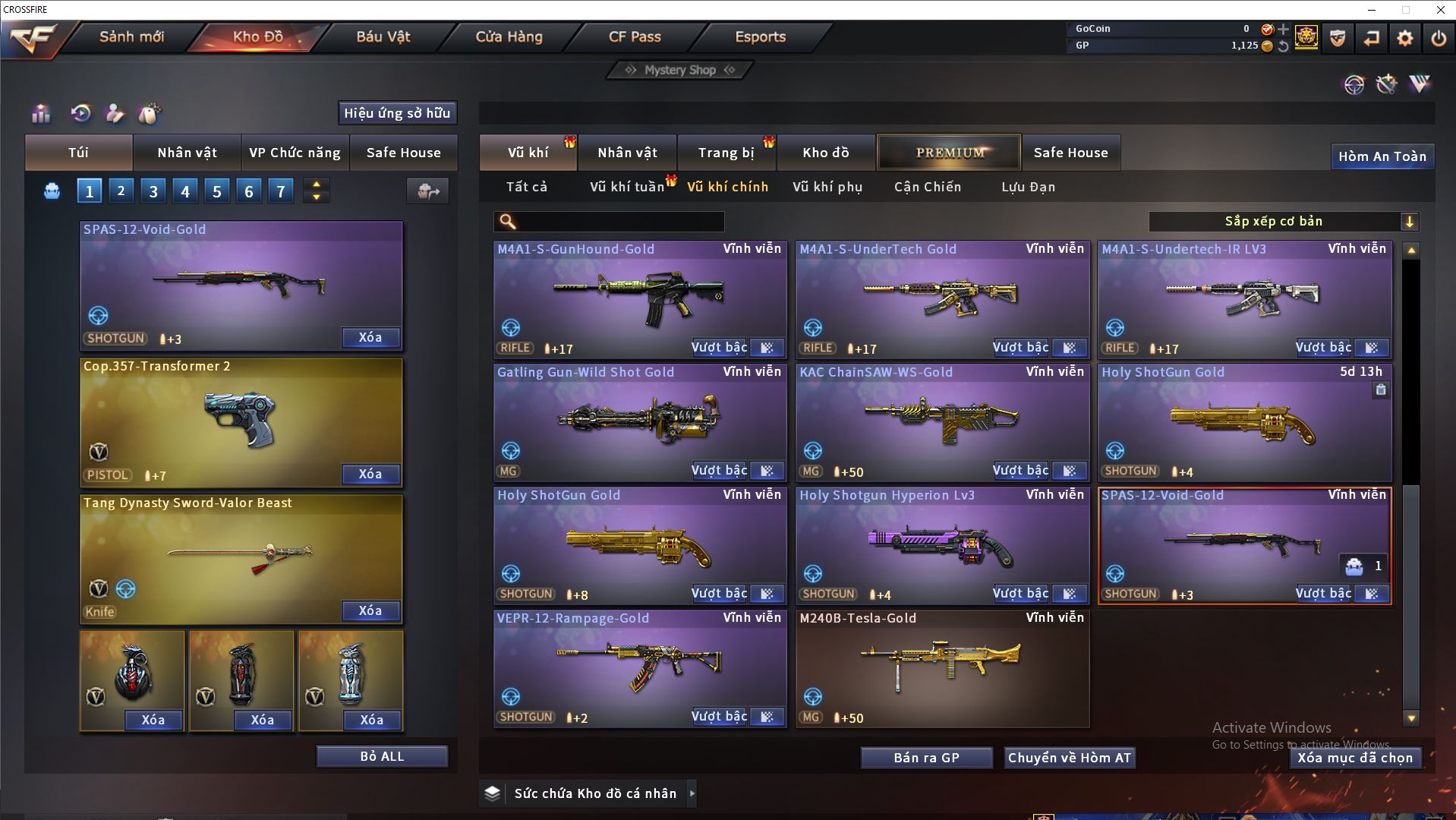Open the Cửa Hàng shop menu
The height and width of the screenshot is (820, 1456).
[509, 36]
